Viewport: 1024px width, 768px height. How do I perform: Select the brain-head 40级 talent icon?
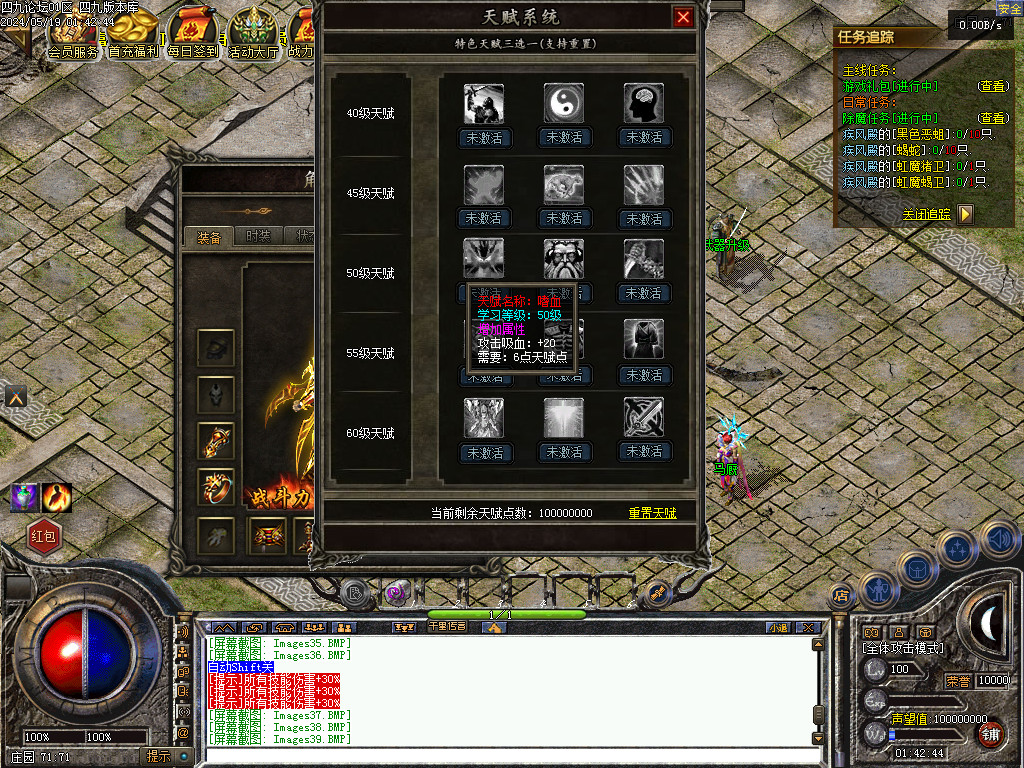coord(644,103)
